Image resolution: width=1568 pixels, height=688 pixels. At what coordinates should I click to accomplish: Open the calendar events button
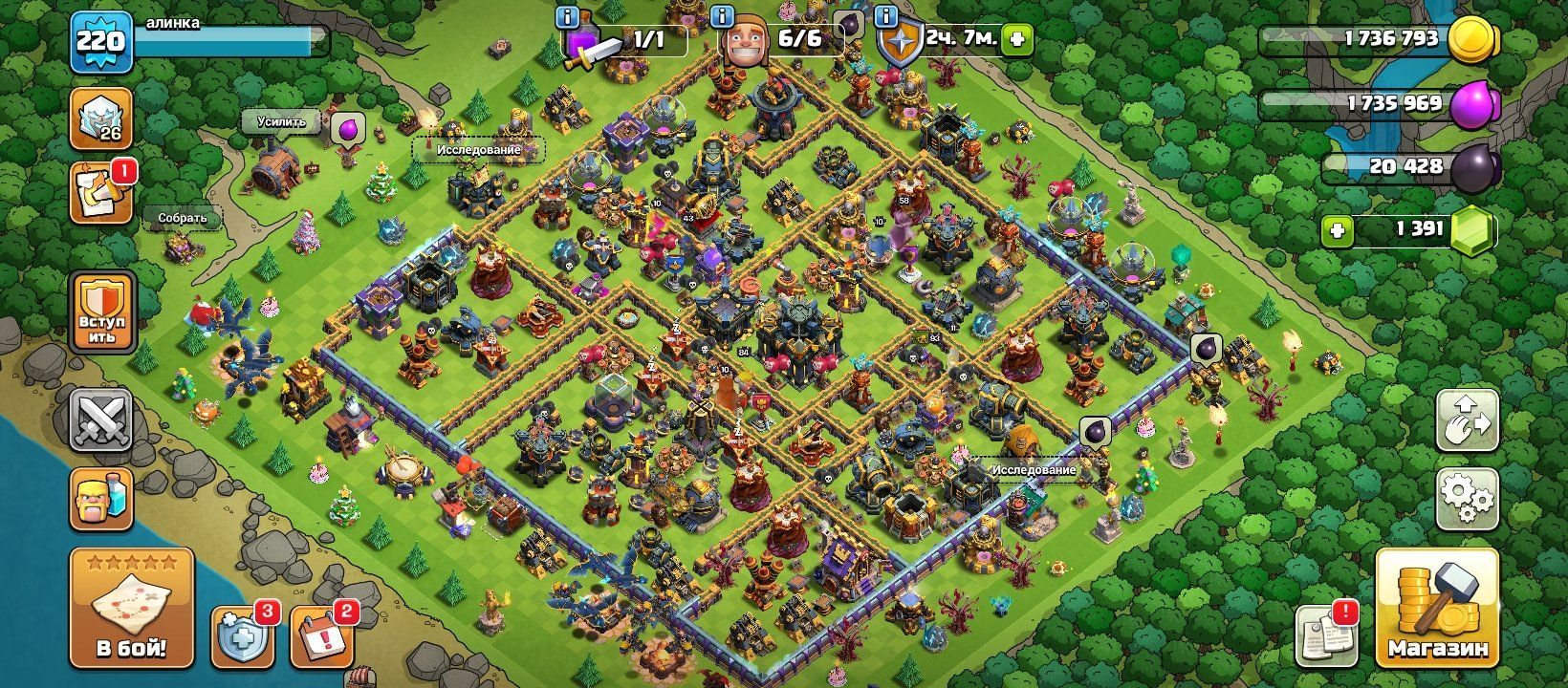click(322, 634)
